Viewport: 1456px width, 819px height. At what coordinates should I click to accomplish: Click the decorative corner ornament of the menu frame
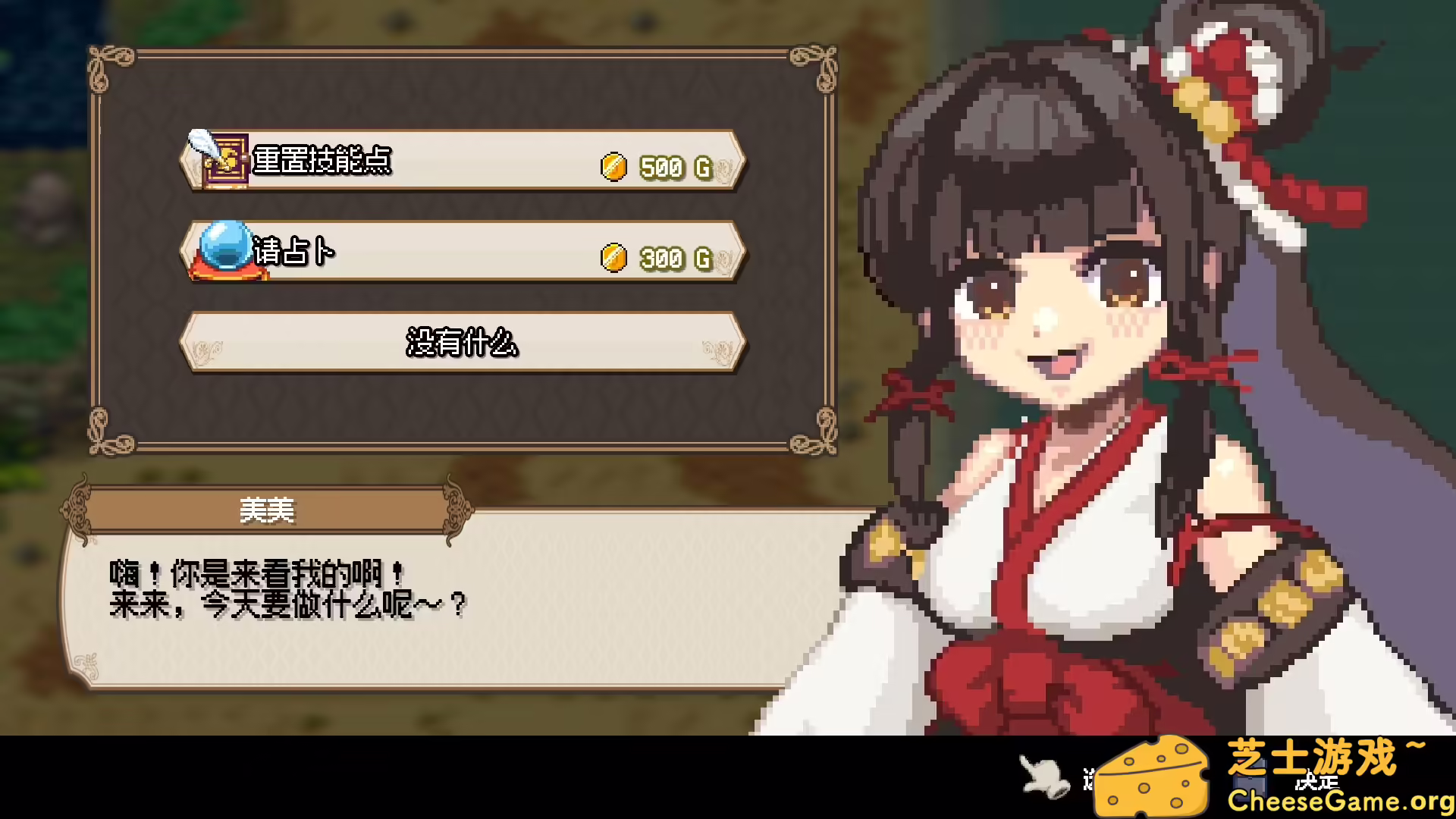[x=102, y=61]
